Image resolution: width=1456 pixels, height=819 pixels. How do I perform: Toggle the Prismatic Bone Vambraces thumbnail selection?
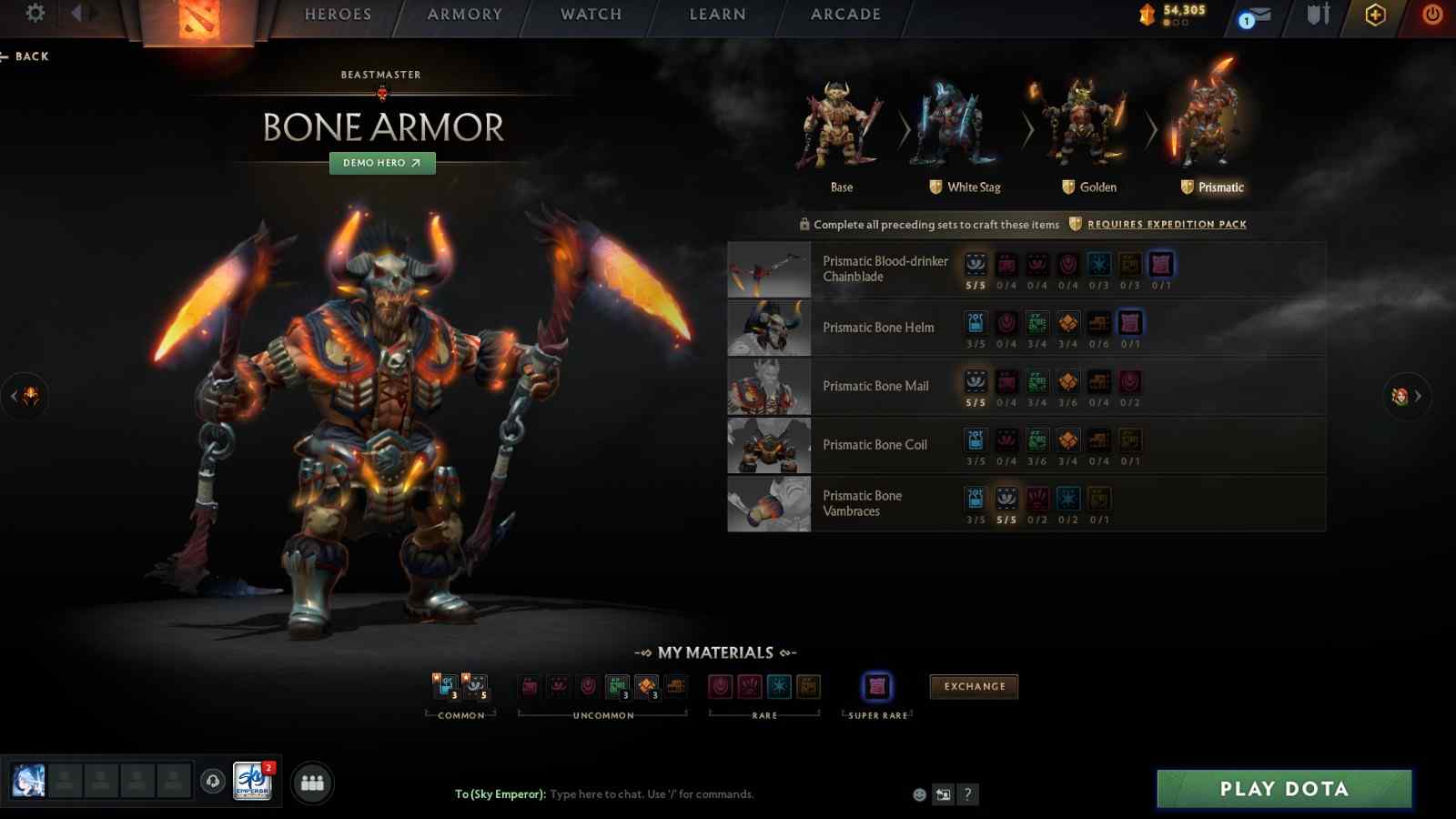(x=768, y=503)
